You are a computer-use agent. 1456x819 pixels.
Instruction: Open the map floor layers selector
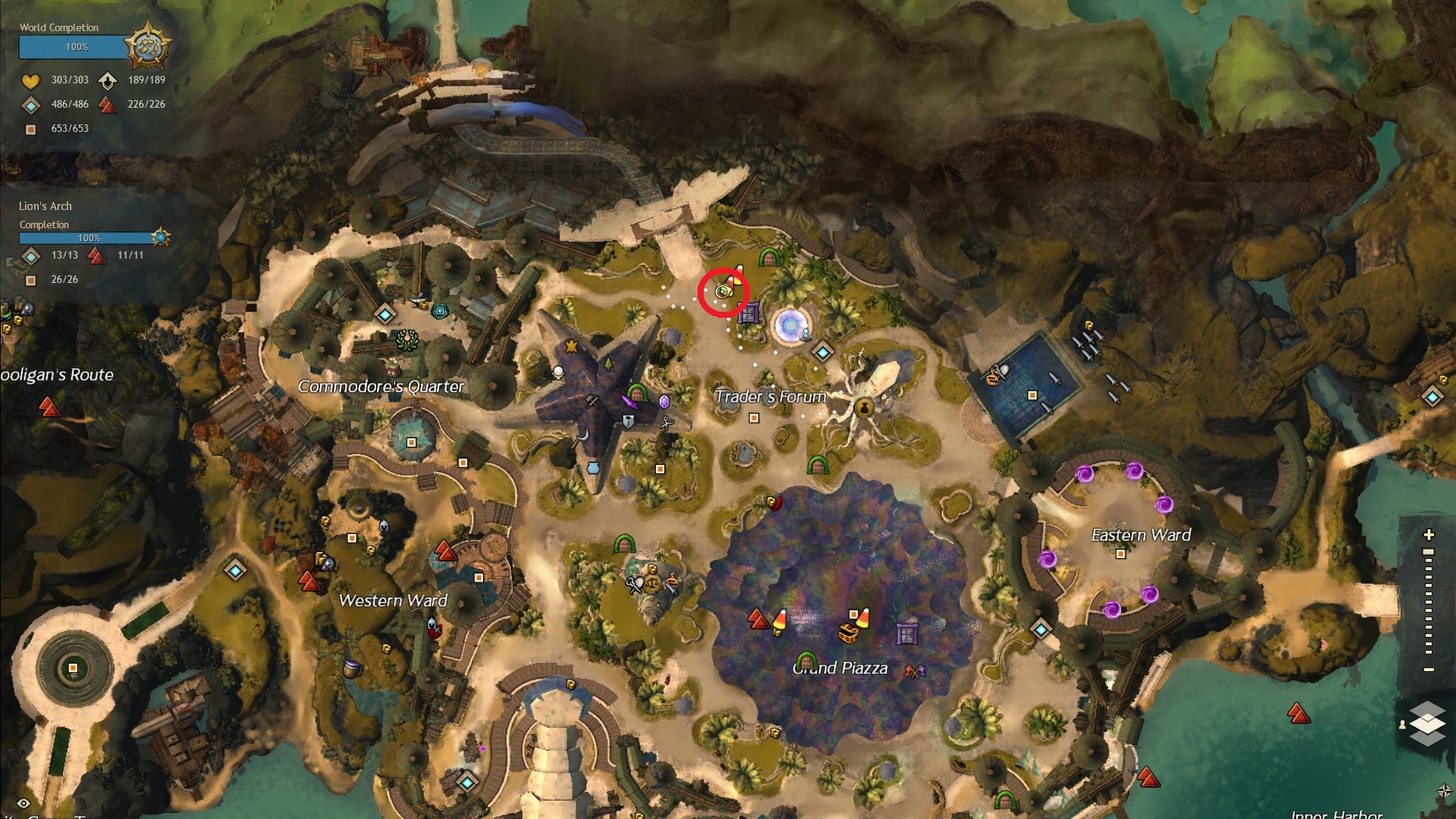click(x=1428, y=723)
